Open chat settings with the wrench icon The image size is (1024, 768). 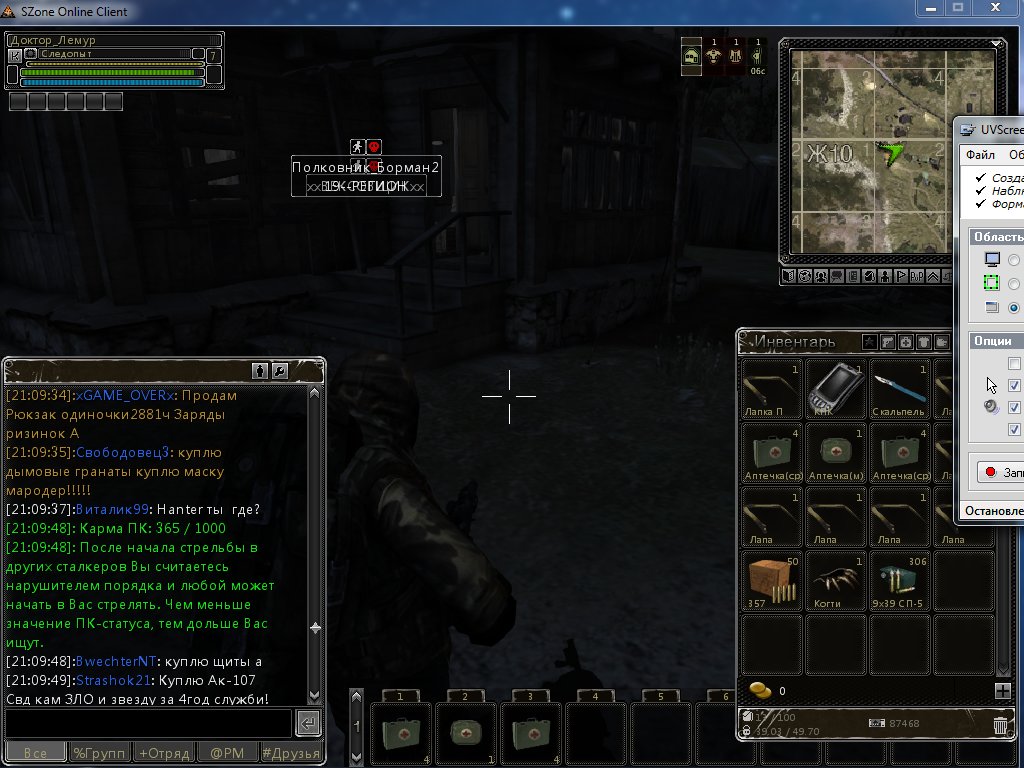[280, 371]
